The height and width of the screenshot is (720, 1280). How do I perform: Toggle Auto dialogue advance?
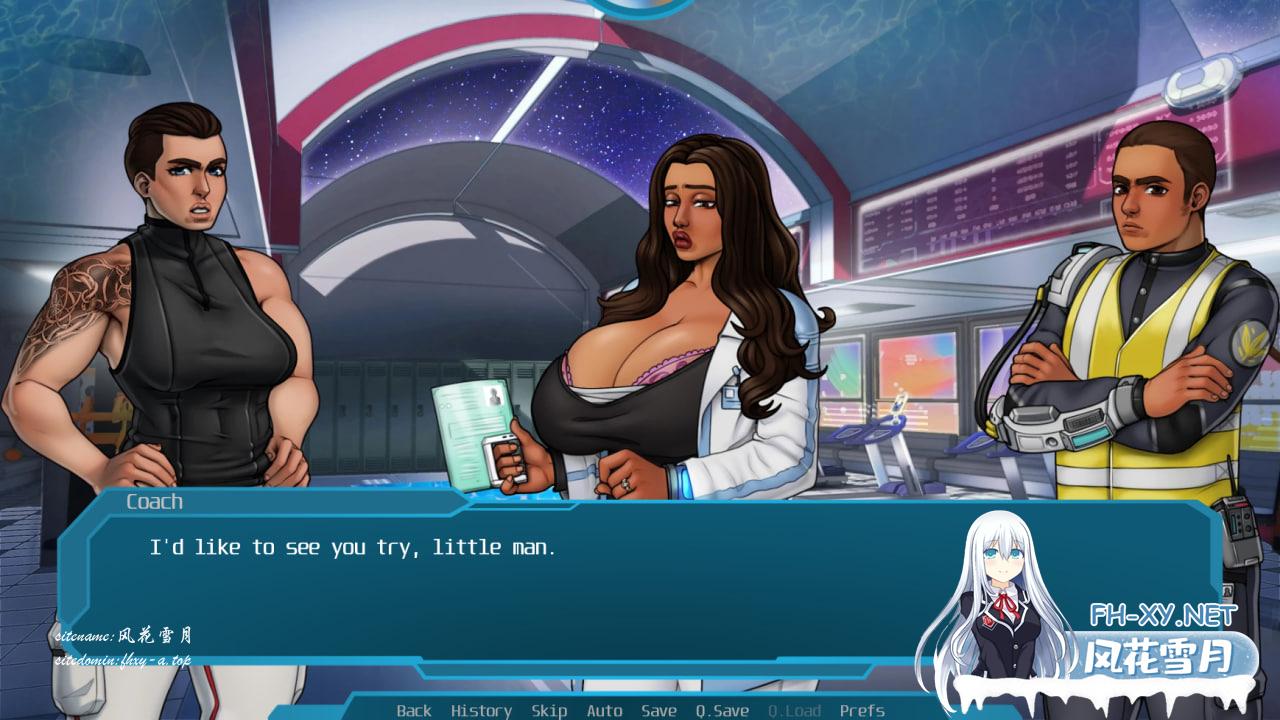coord(604,710)
